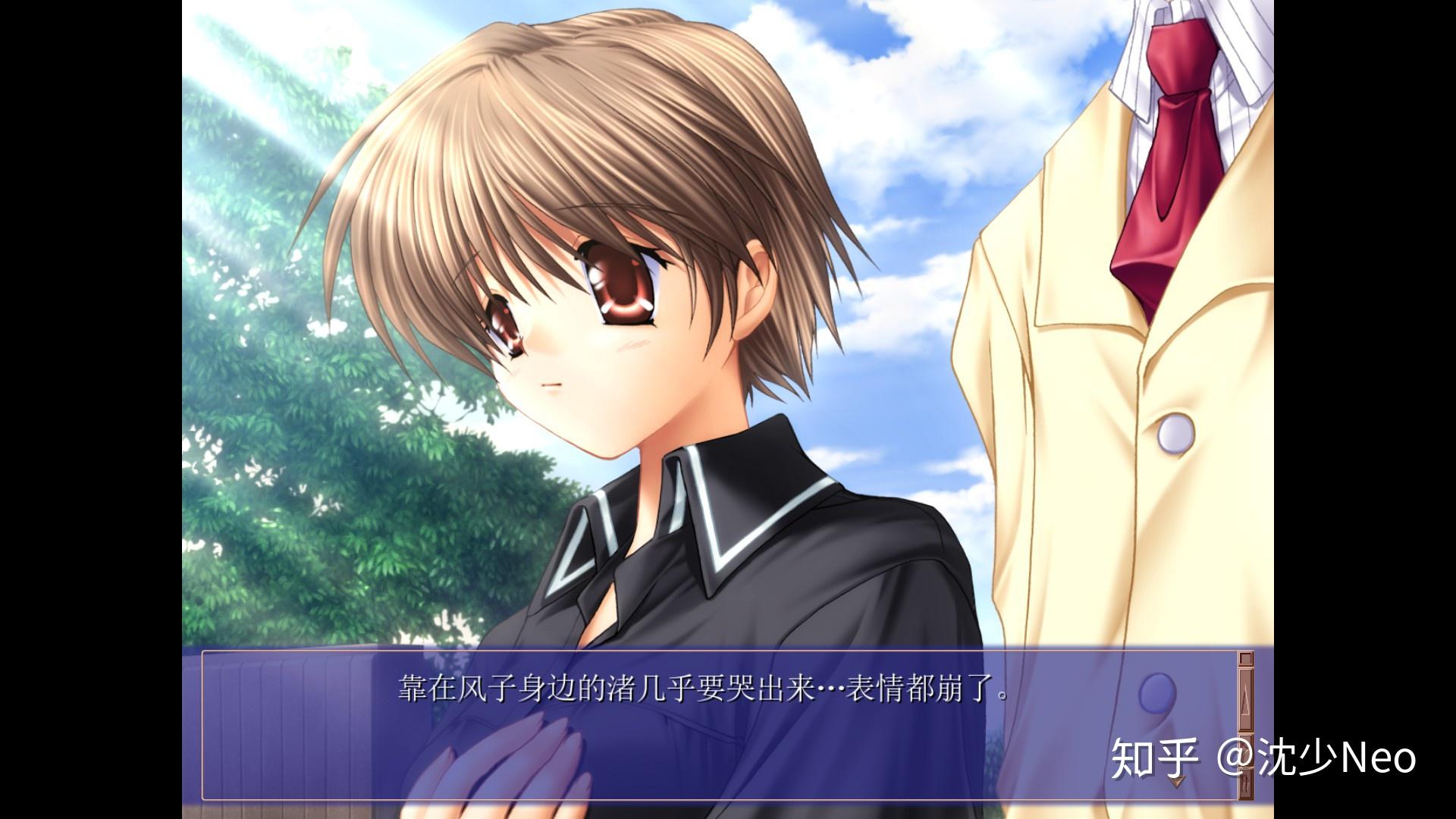
Task: Click the bottom icon of the dialogue side strip
Action: pyautogui.click(x=1244, y=785)
